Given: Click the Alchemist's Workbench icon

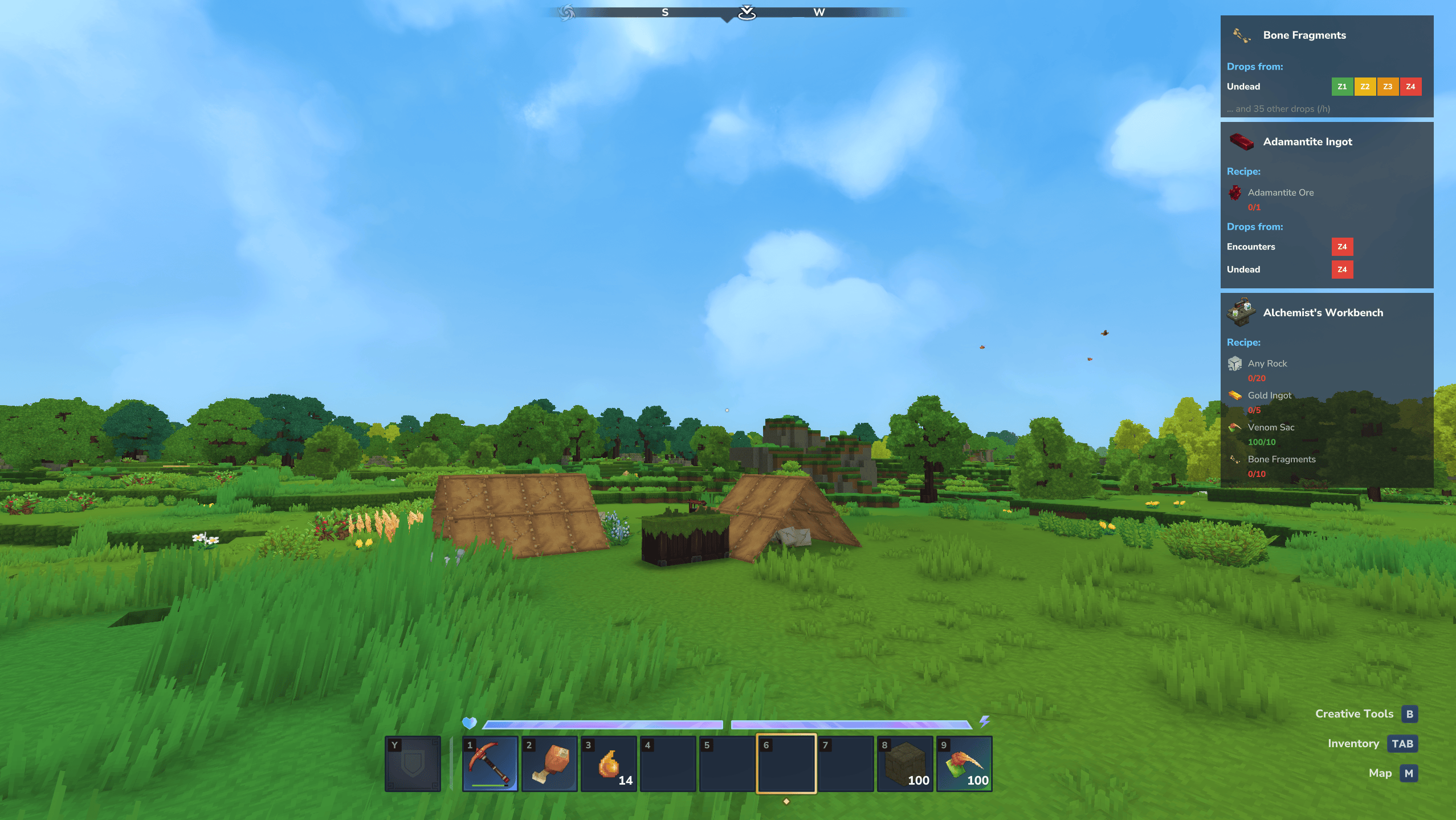Looking at the screenshot, I should coord(1240,312).
